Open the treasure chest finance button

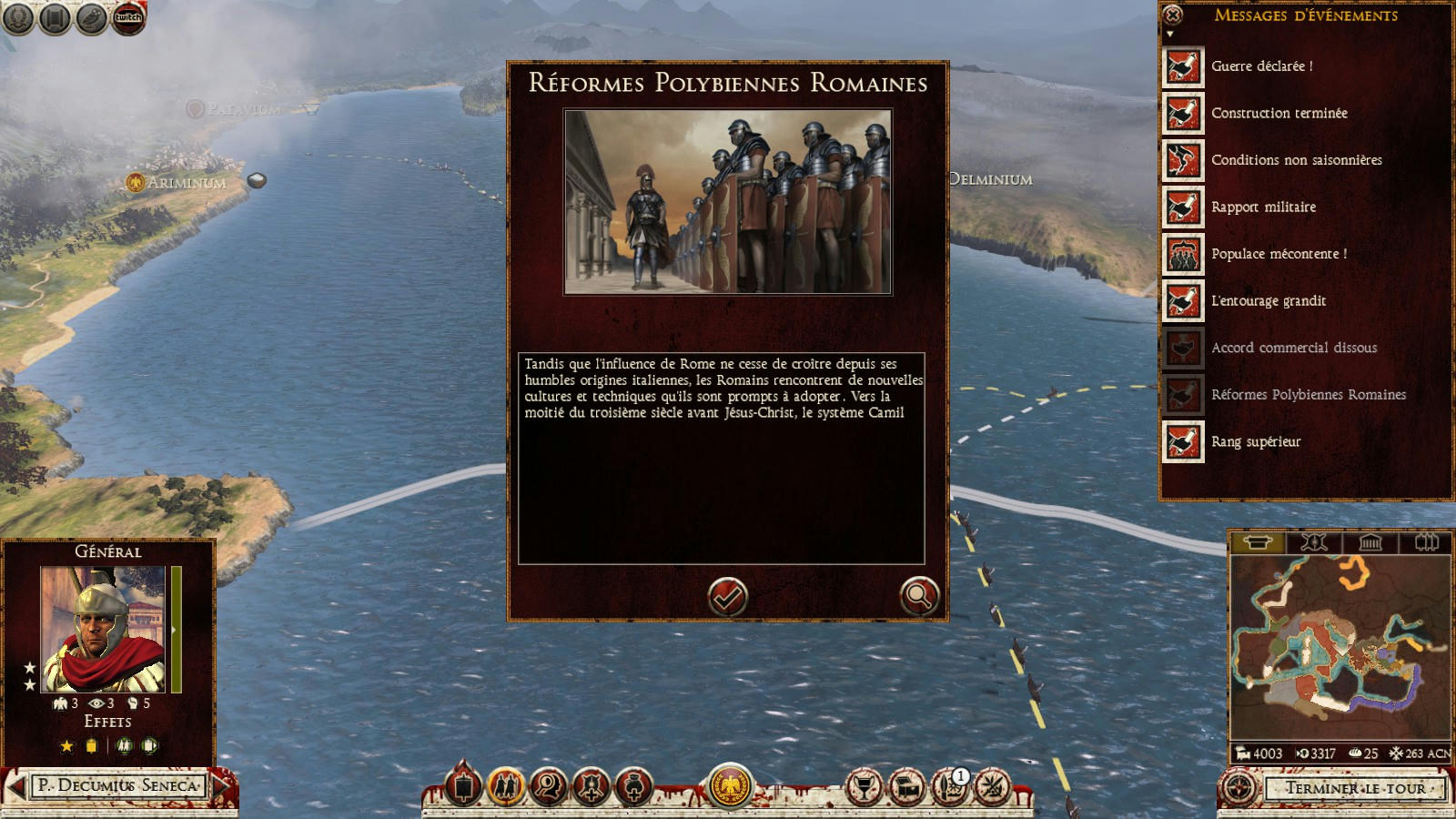pos(906,787)
